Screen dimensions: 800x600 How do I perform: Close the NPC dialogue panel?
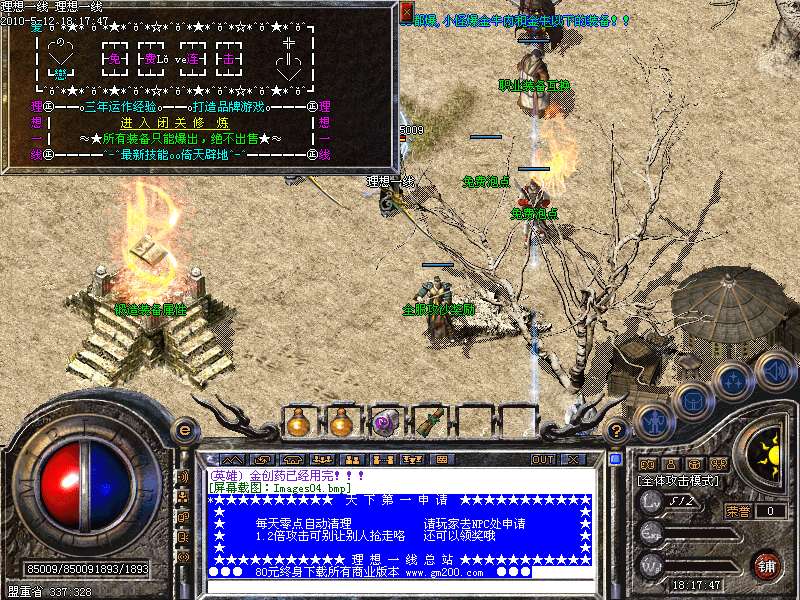406,12
